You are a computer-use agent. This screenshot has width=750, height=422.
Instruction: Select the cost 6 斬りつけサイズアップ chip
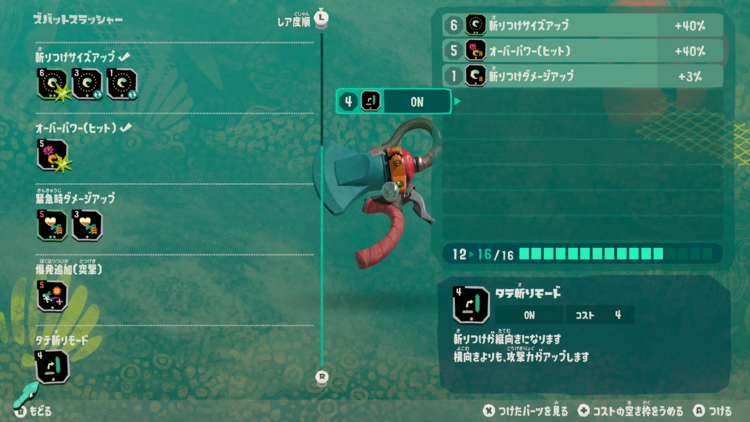point(52,86)
